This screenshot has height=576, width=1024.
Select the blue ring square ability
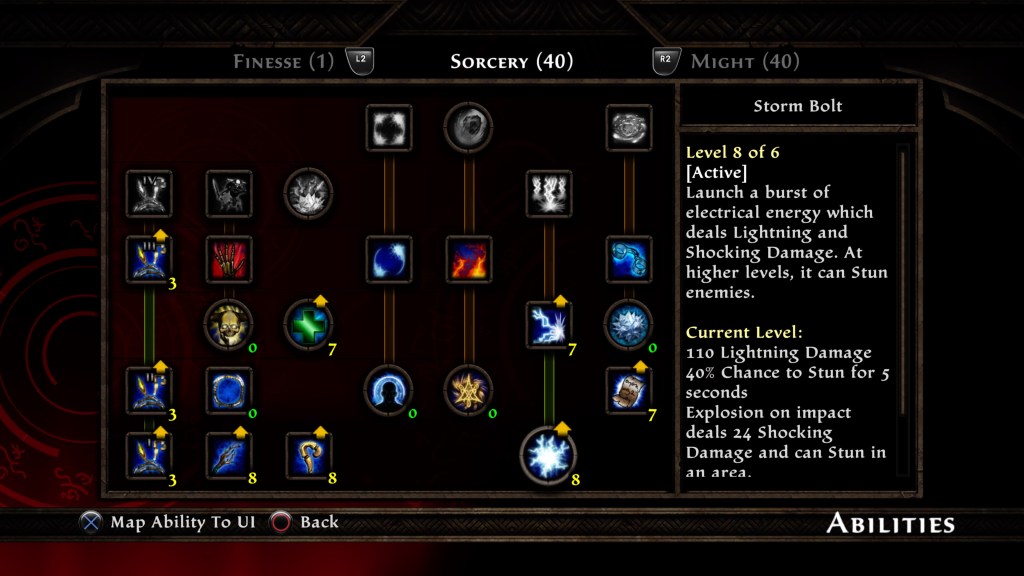[229, 389]
